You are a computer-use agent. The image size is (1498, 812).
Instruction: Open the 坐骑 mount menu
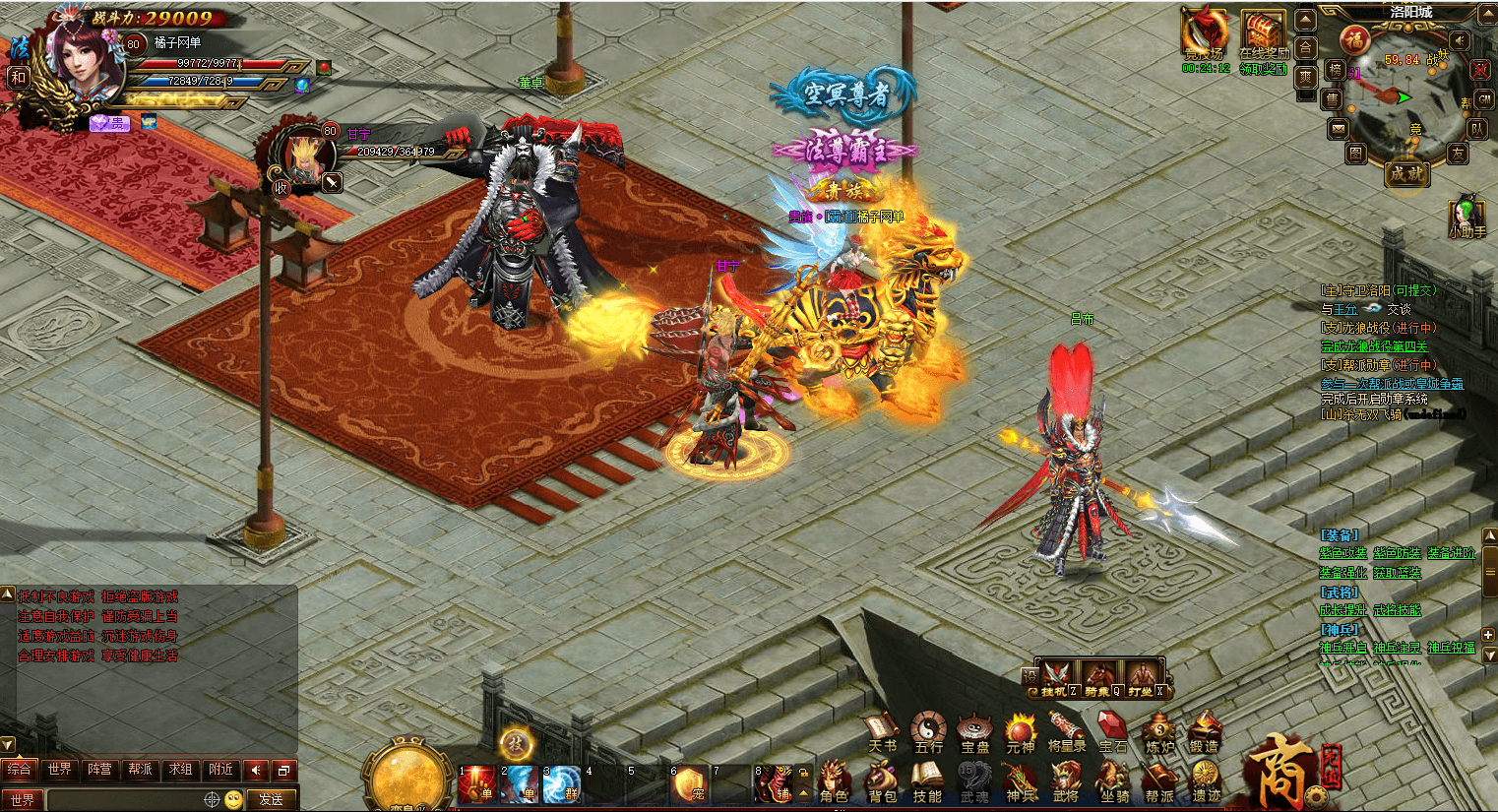coord(1113,782)
